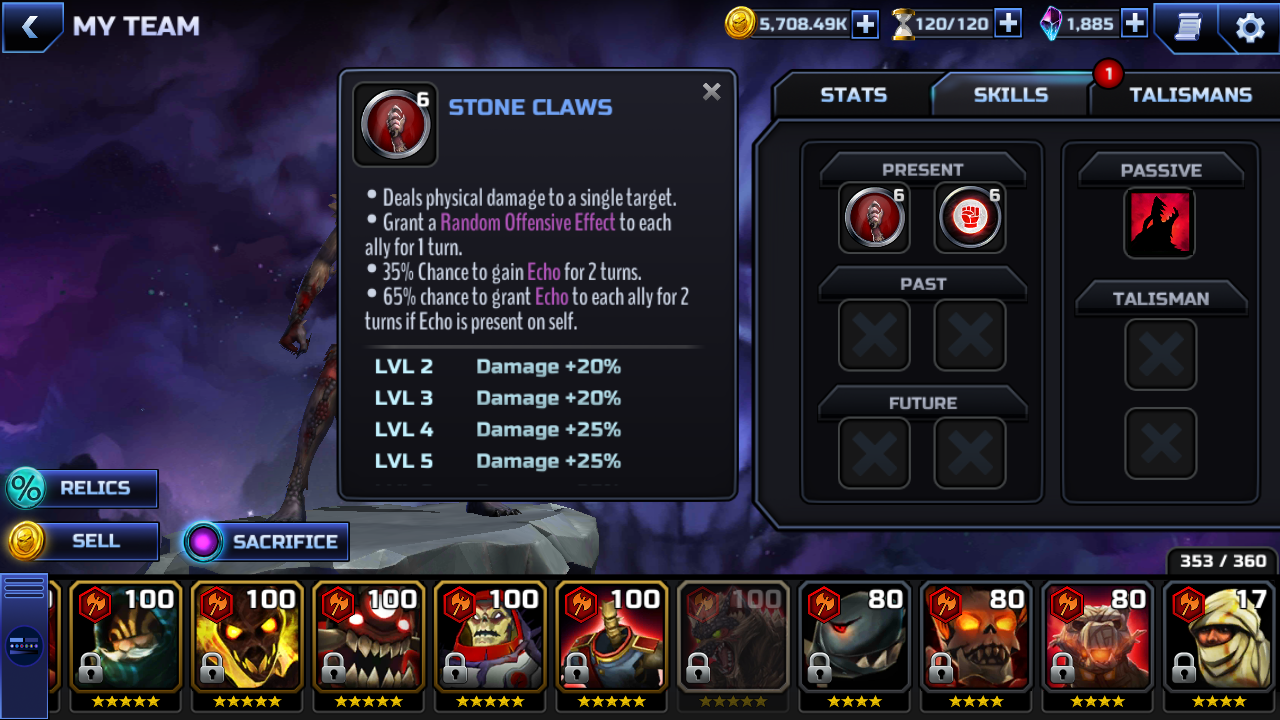Open the Skills tab
This screenshot has height=720, width=1280.
tap(1010, 95)
